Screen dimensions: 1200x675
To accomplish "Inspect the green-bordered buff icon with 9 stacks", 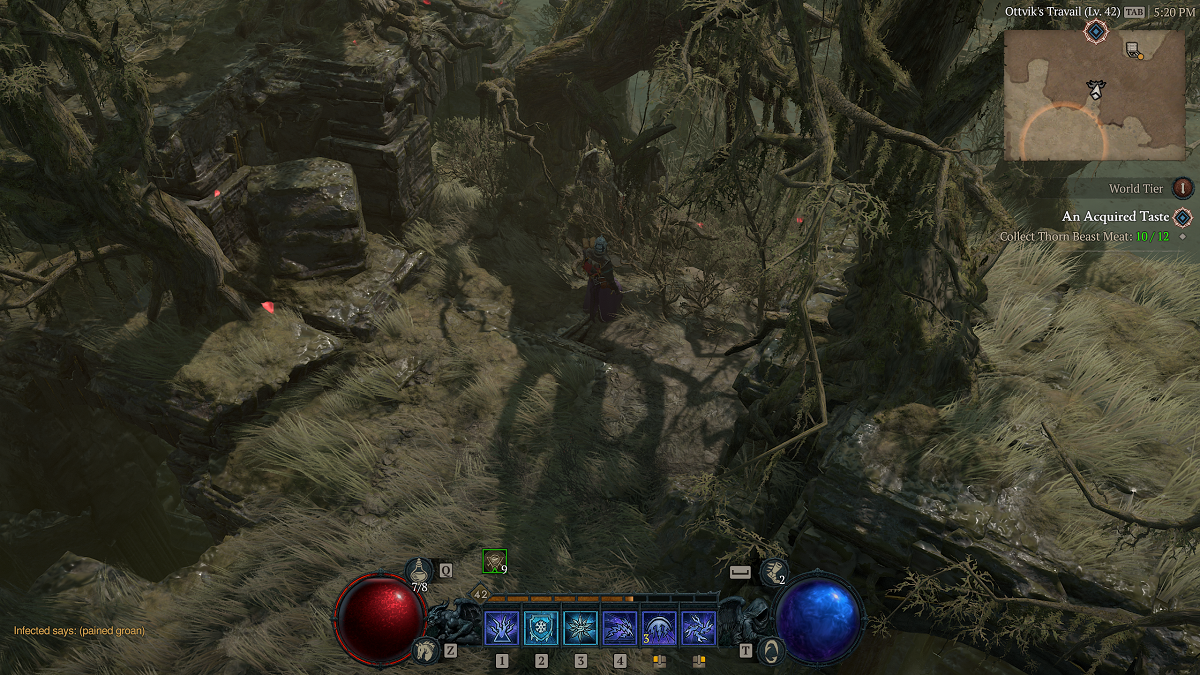I will click(494, 561).
